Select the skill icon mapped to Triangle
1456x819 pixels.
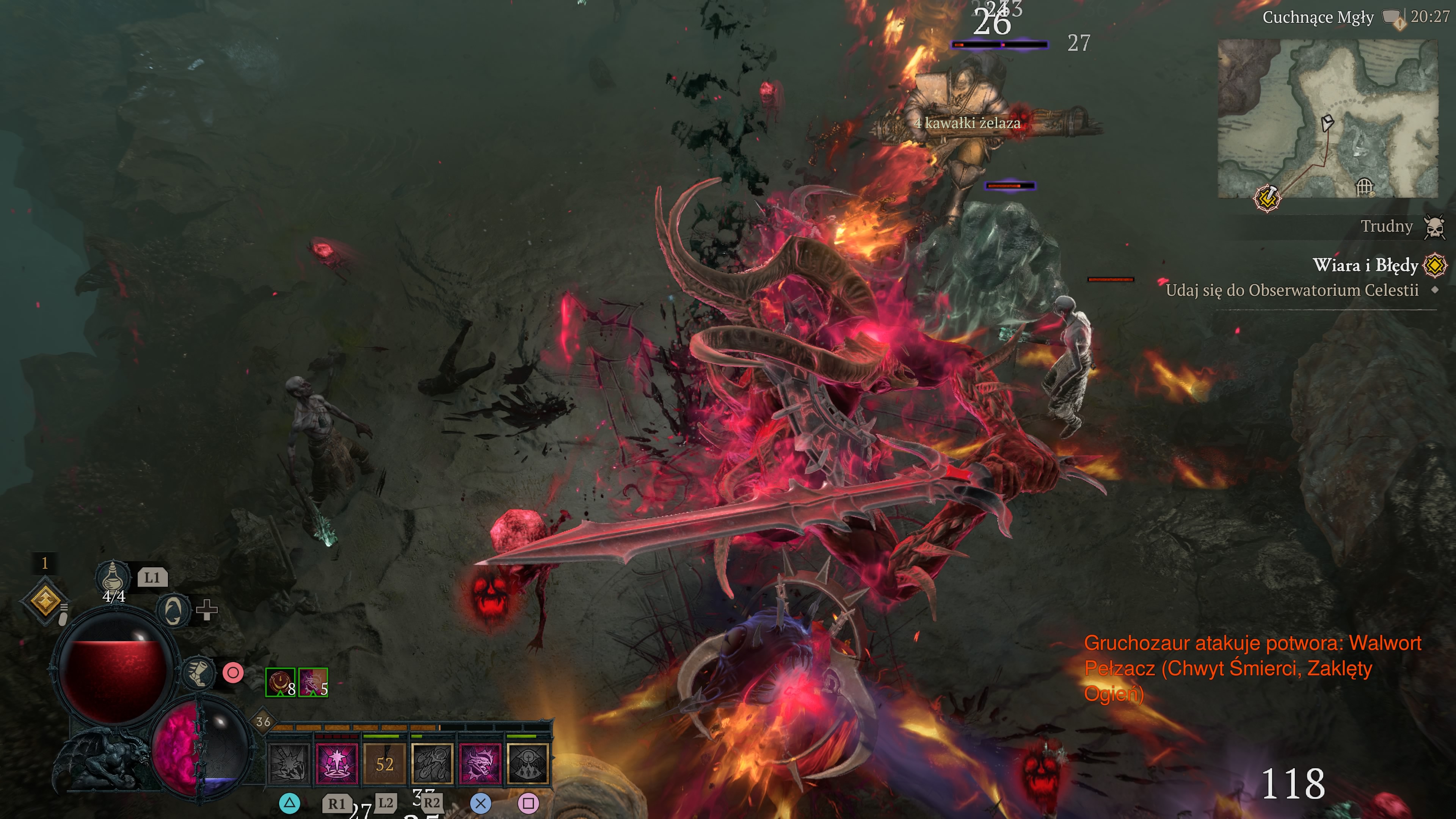click(x=289, y=764)
